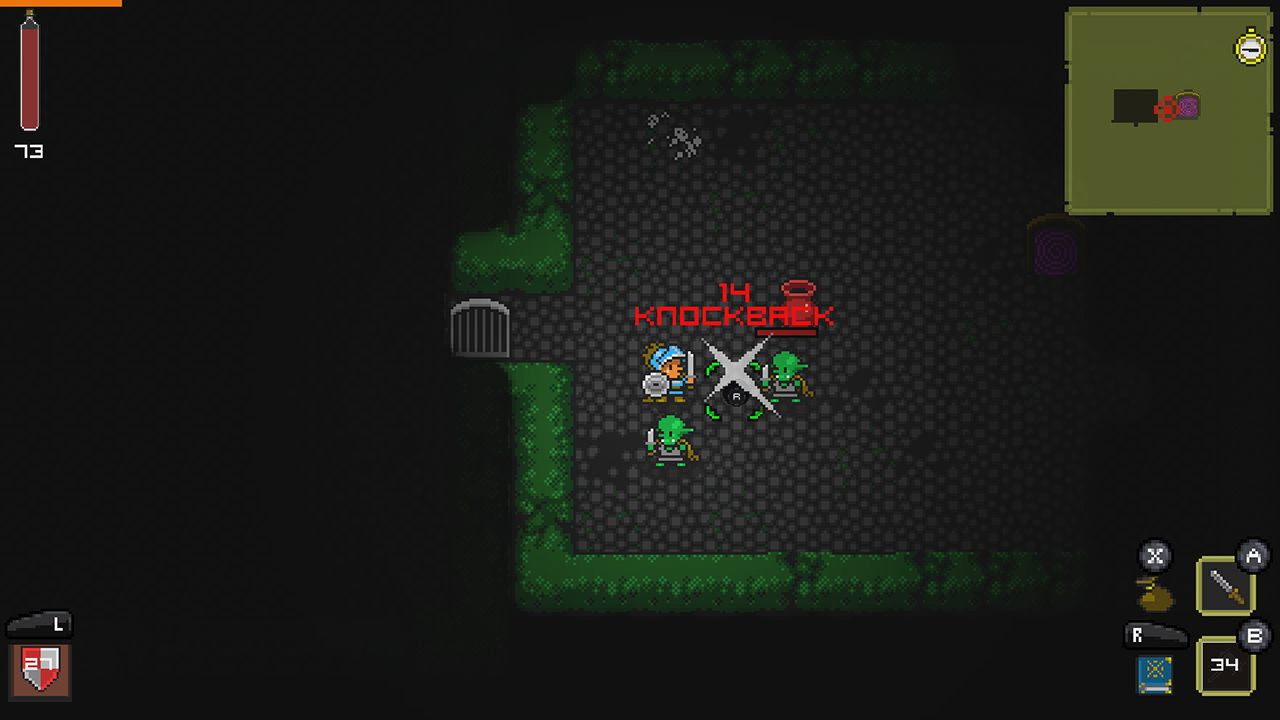
Task: Click the A button badge
Action: click(1253, 557)
